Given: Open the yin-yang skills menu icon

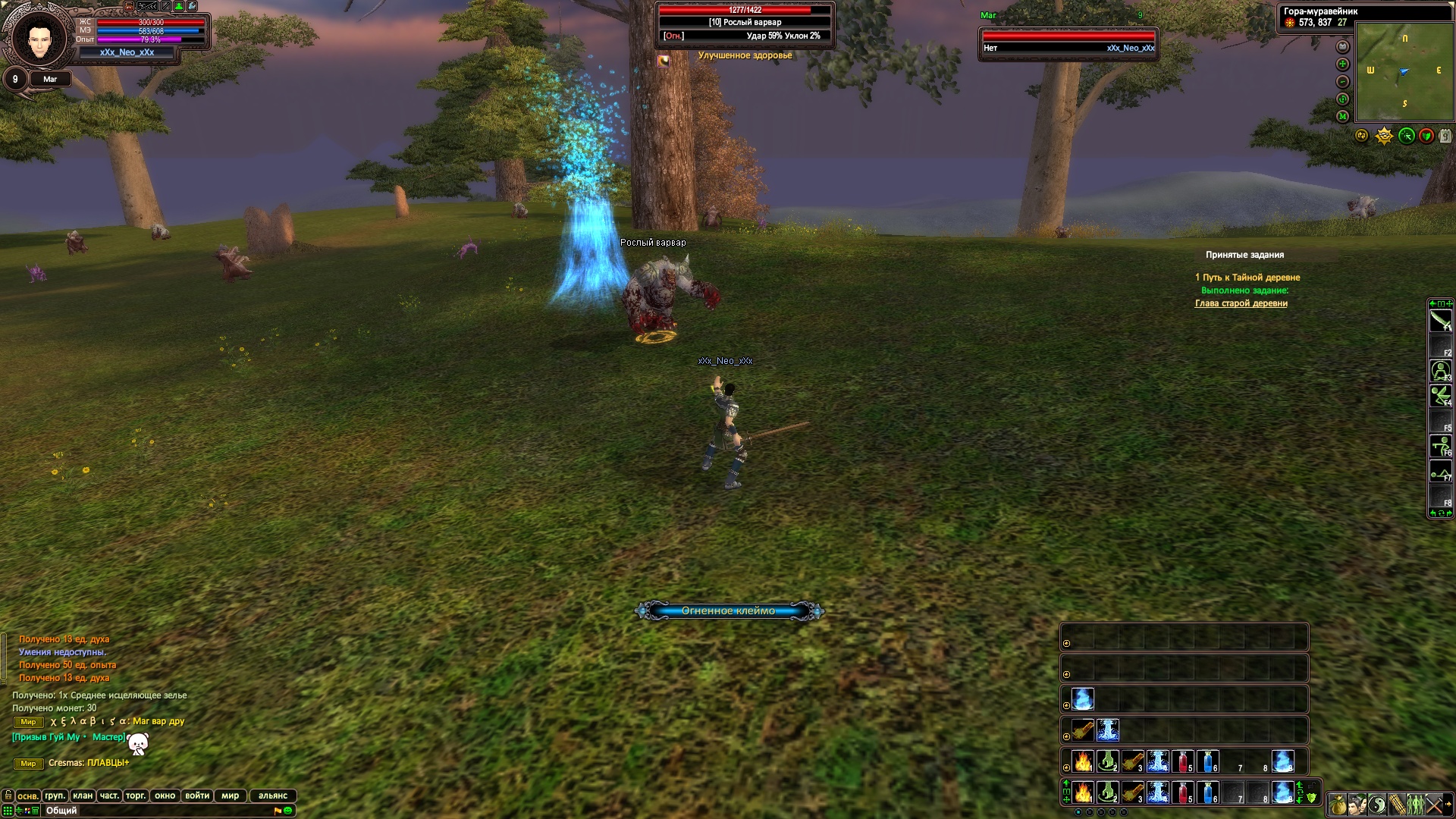Looking at the screenshot, I should coord(1377,804).
